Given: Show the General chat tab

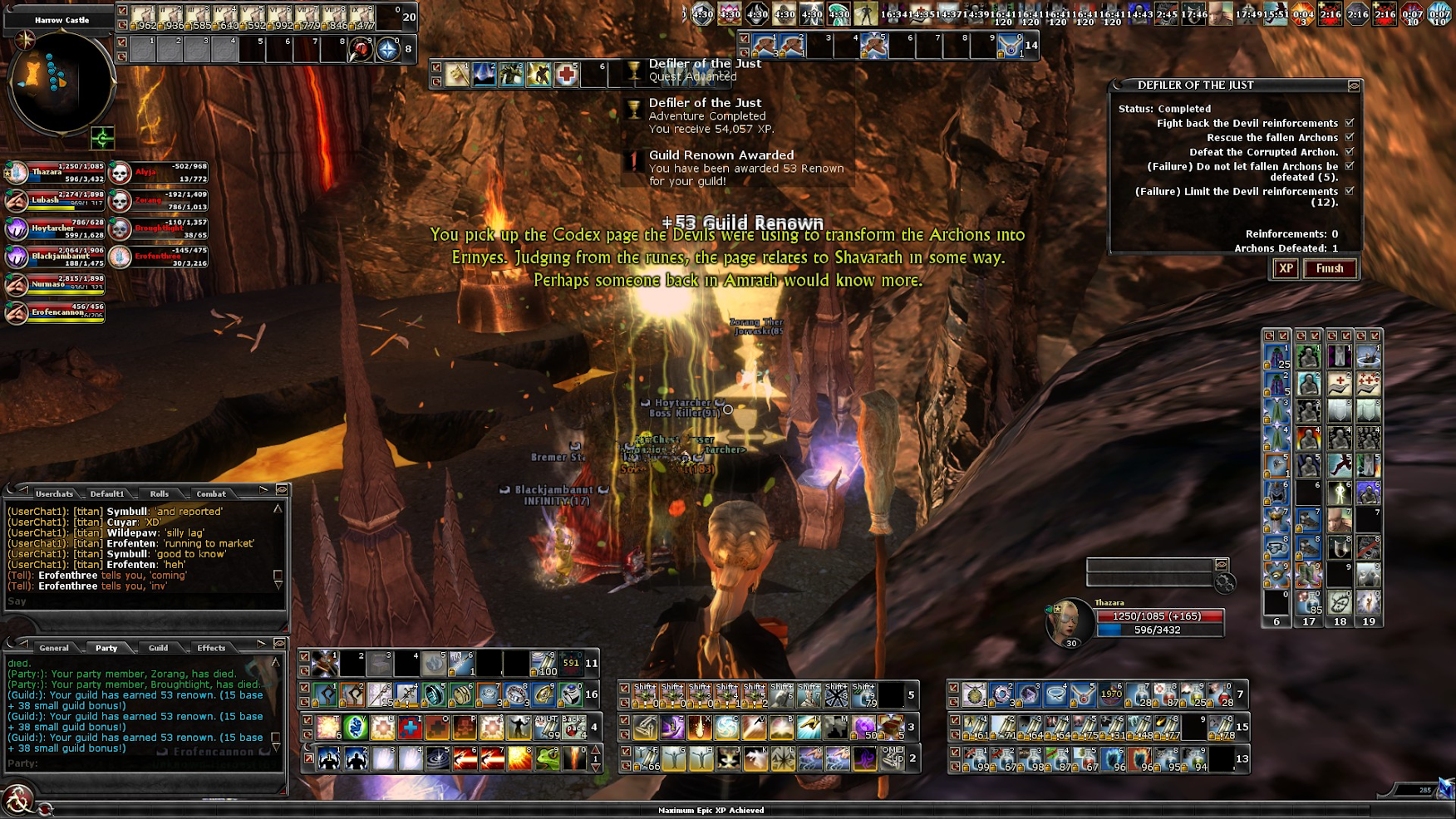Looking at the screenshot, I should pos(54,648).
